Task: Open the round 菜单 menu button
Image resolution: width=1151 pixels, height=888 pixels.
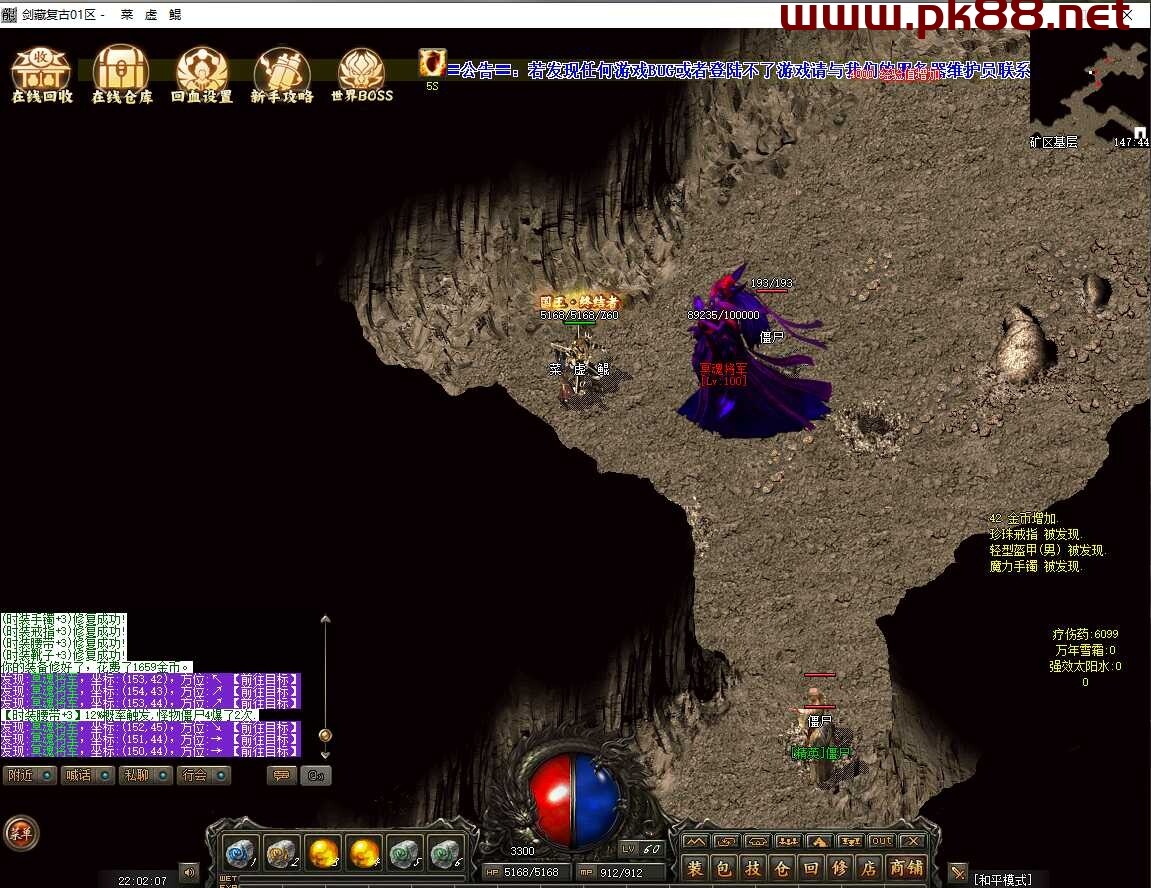Action: pyautogui.click(x=21, y=832)
